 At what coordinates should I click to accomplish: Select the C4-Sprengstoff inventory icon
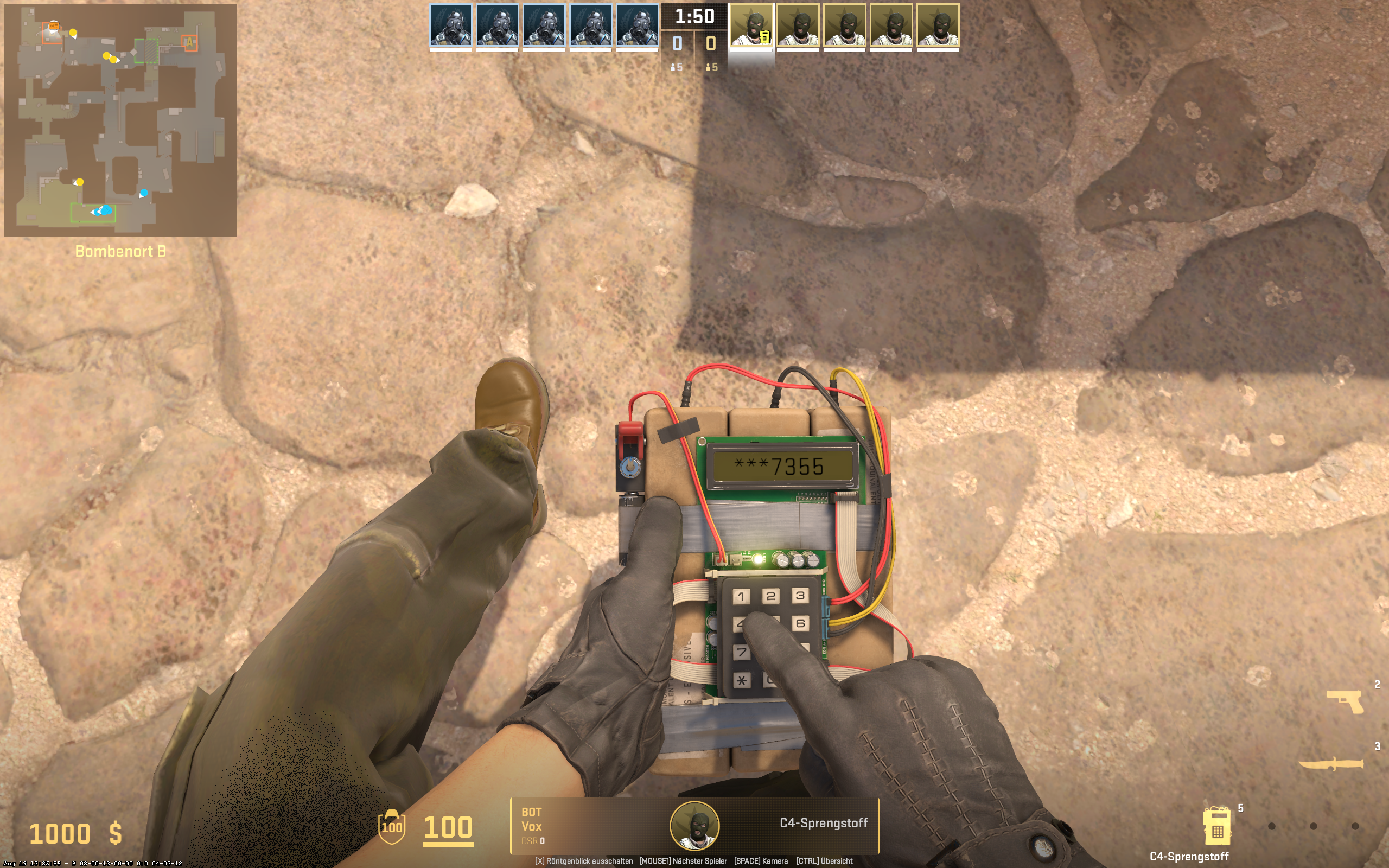tap(1216, 827)
